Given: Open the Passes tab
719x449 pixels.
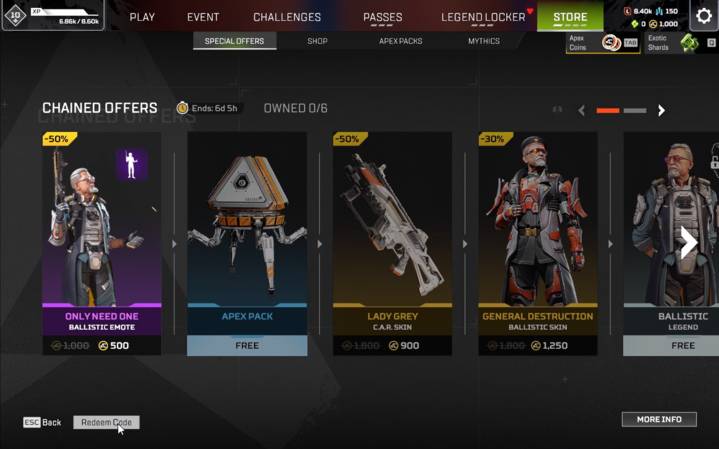Looking at the screenshot, I should click(382, 17).
